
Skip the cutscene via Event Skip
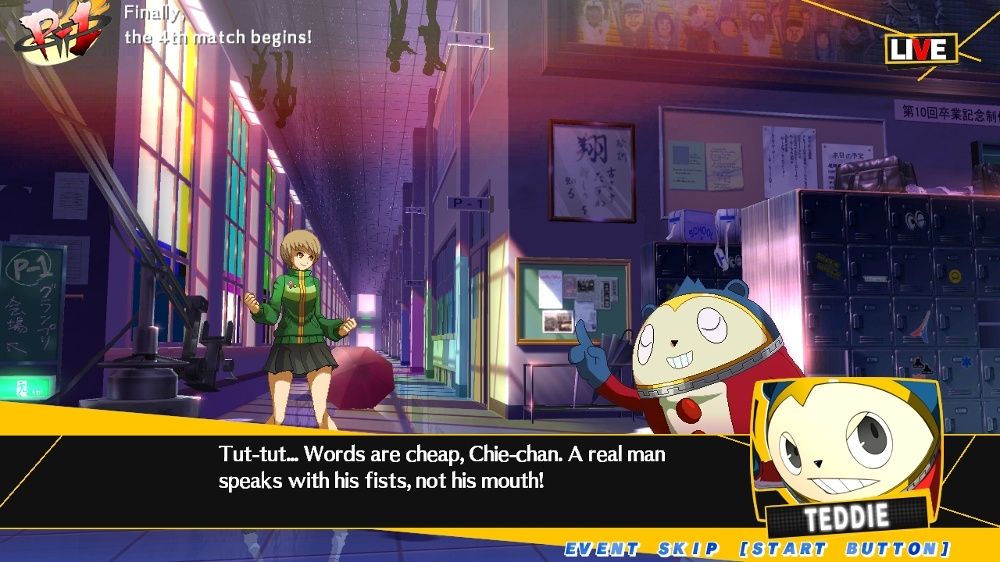click(x=757, y=549)
